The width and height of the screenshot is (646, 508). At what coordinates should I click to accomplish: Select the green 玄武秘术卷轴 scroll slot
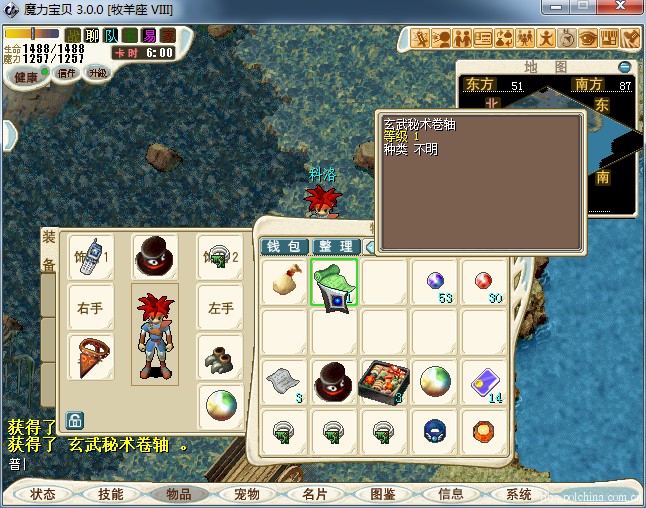tap(334, 282)
